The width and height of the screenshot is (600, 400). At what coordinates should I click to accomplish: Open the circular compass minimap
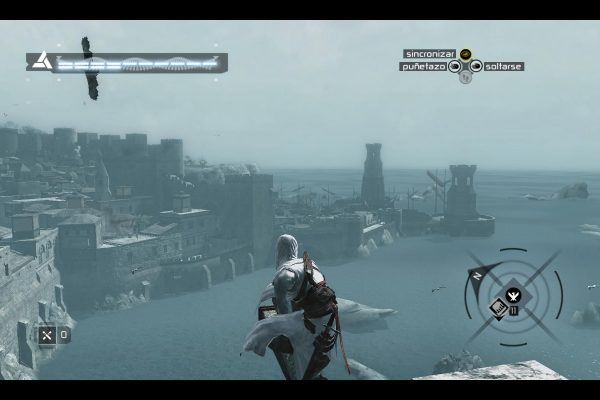(x=512, y=296)
